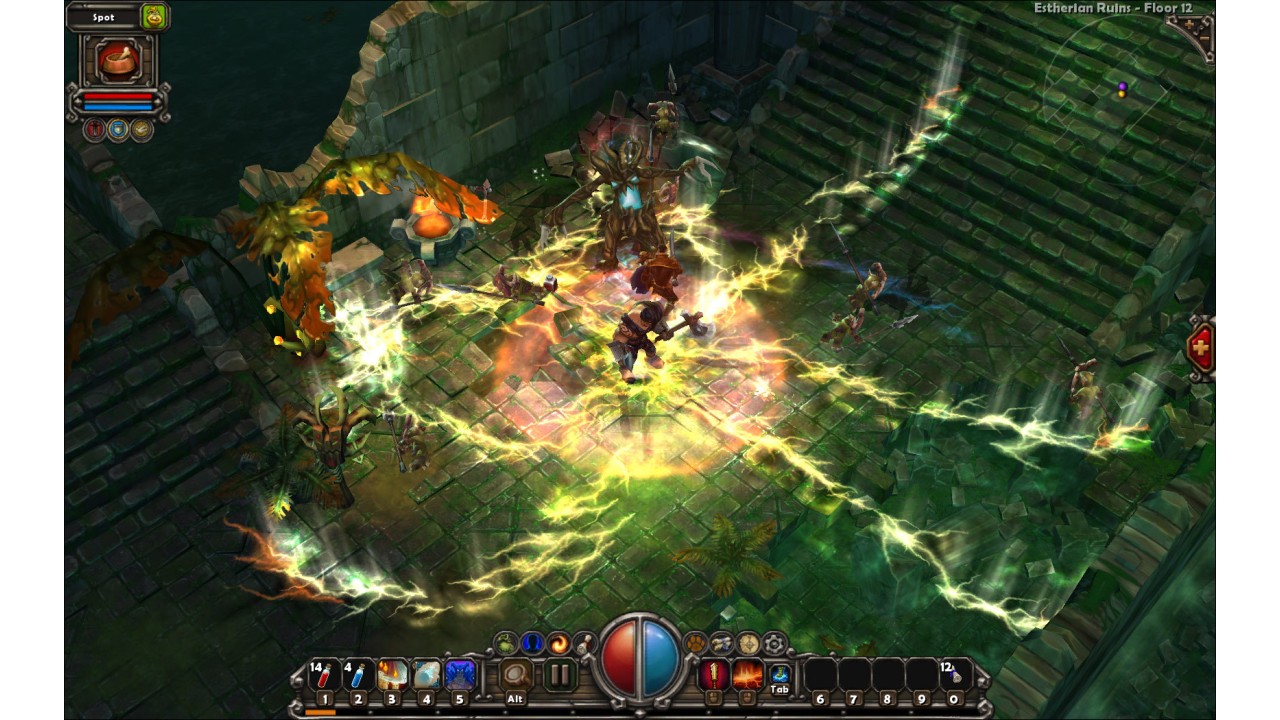
Task: Open the gear settings menu
Action: [774, 643]
